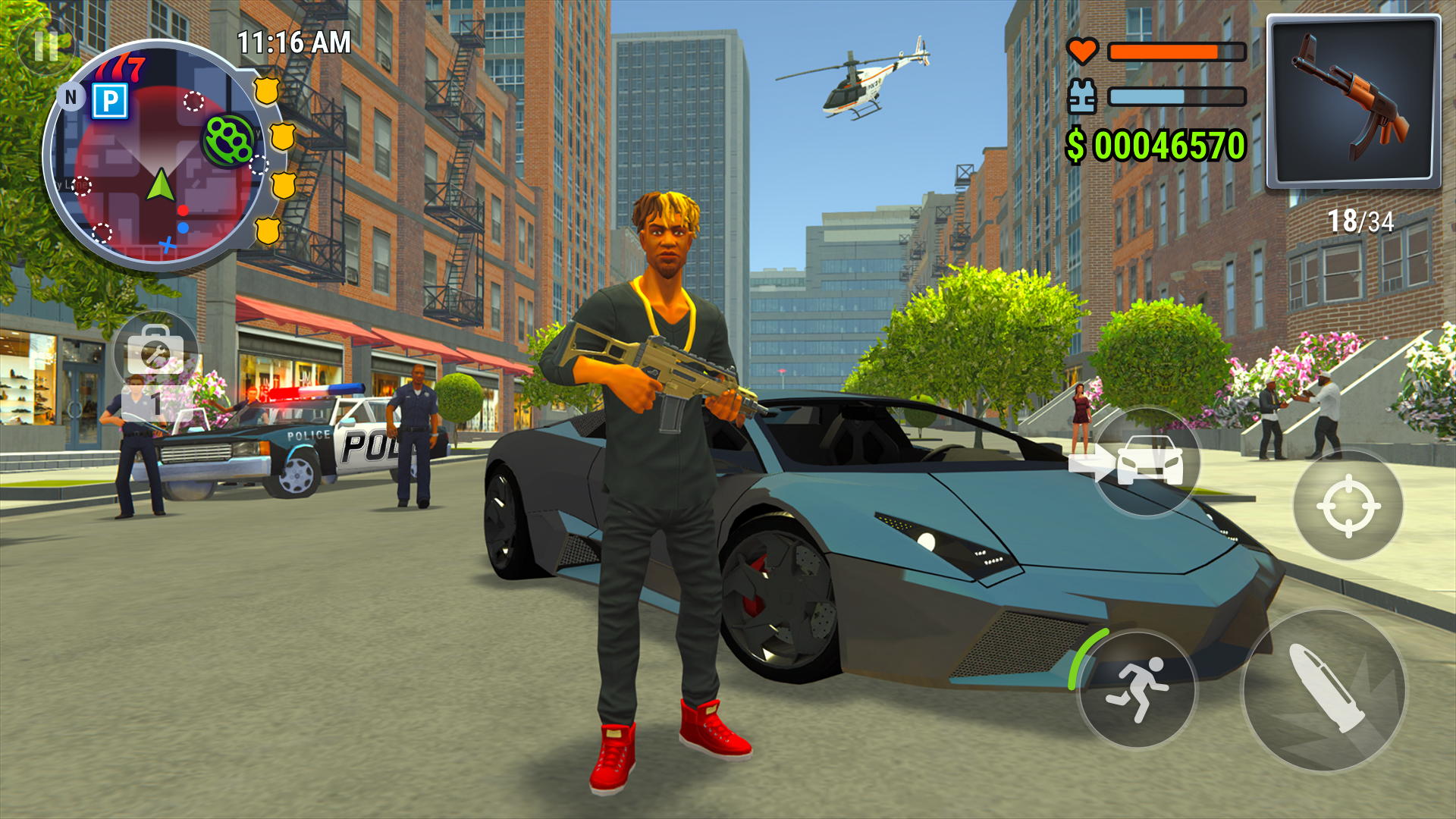Tap the 11:16 AM clock display
This screenshot has height=819, width=1456.
pyautogui.click(x=292, y=42)
